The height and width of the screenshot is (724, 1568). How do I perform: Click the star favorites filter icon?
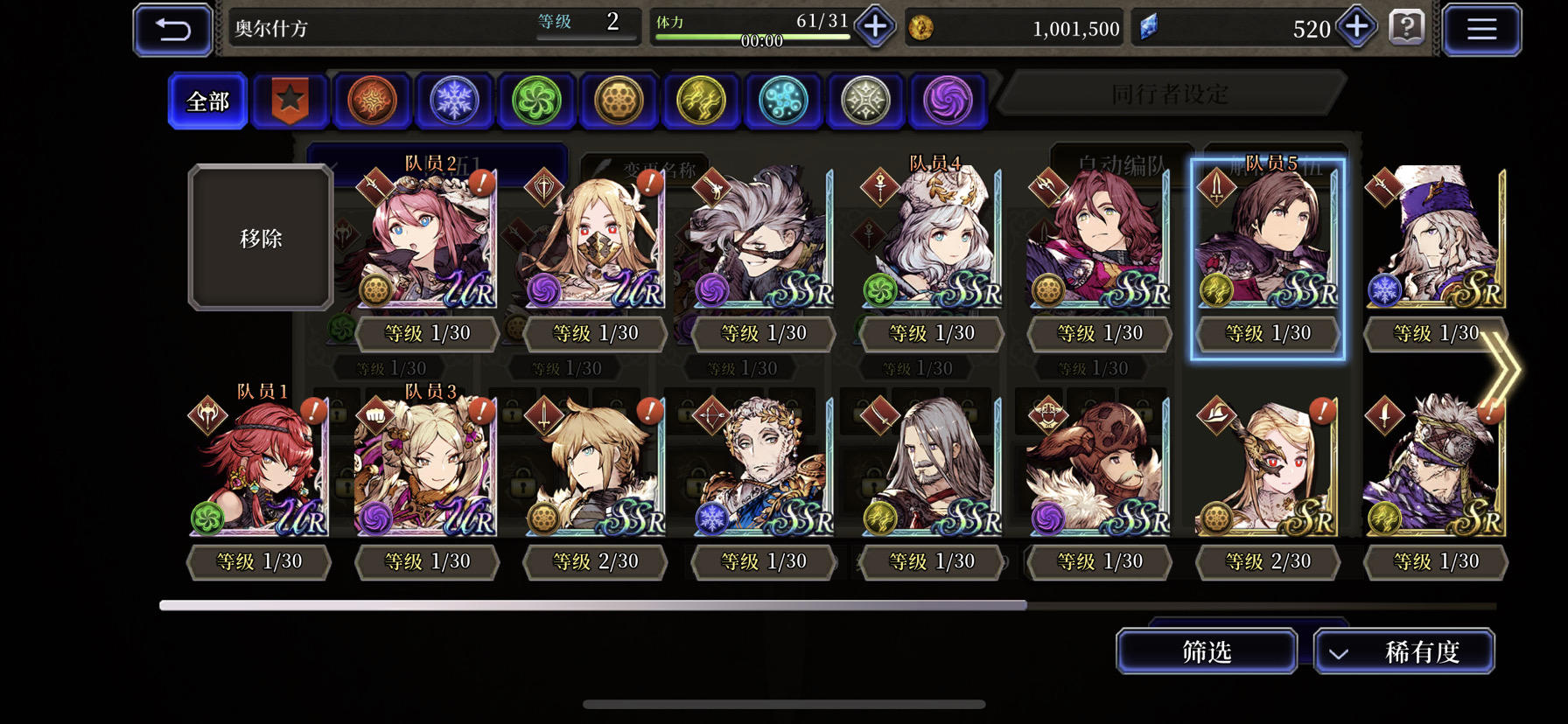point(290,100)
